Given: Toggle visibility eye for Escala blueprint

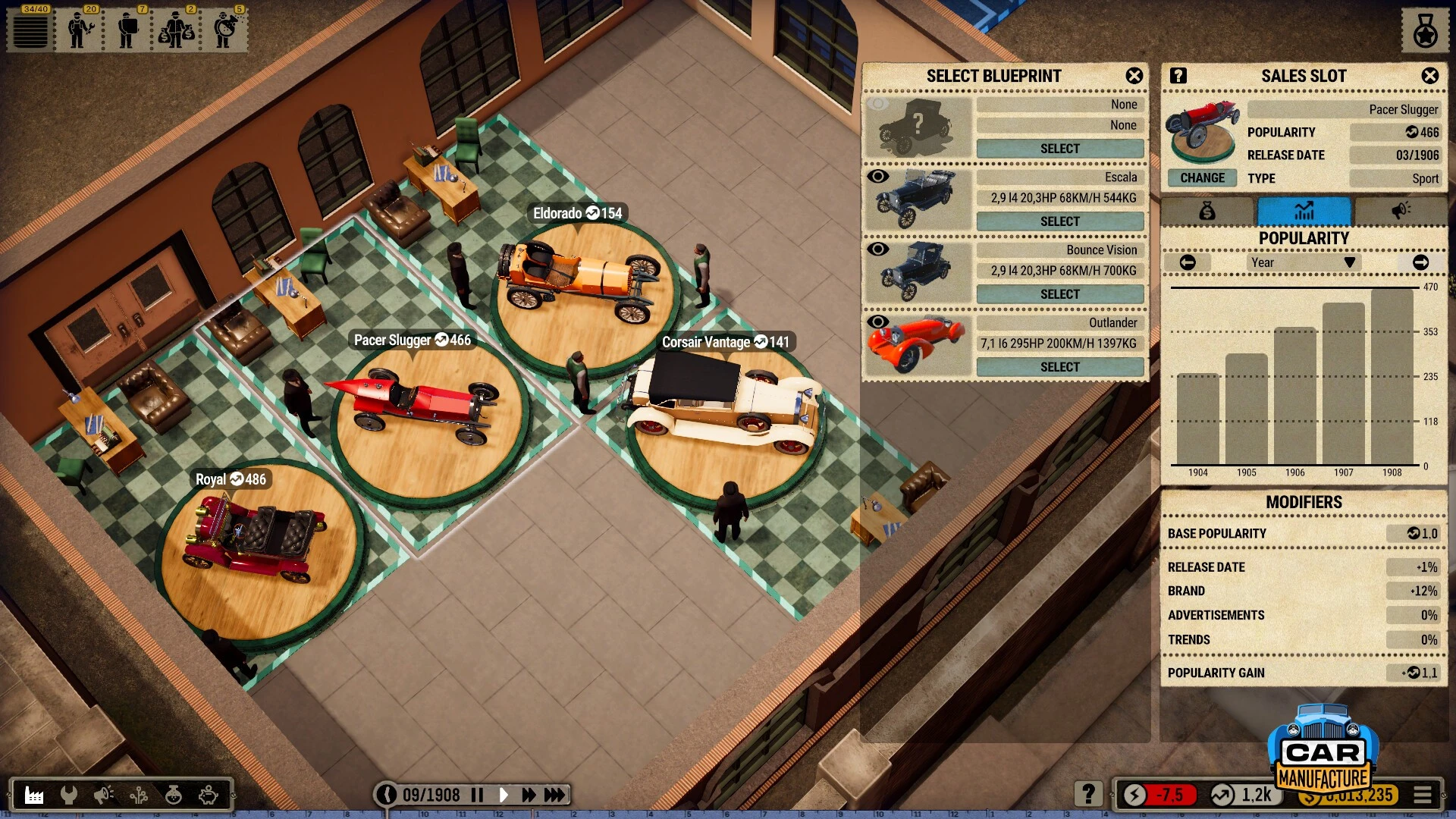Looking at the screenshot, I should (x=877, y=177).
